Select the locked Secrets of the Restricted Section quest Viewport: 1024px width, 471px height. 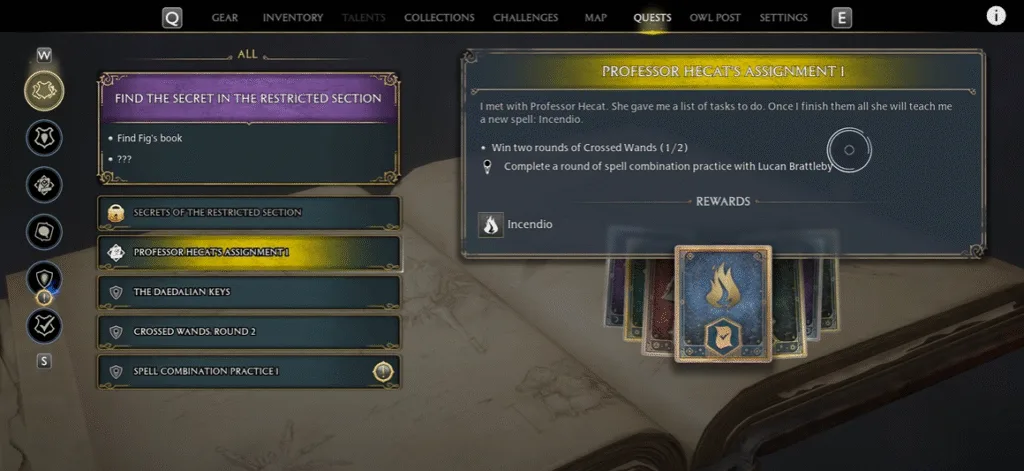pyautogui.click(x=249, y=212)
